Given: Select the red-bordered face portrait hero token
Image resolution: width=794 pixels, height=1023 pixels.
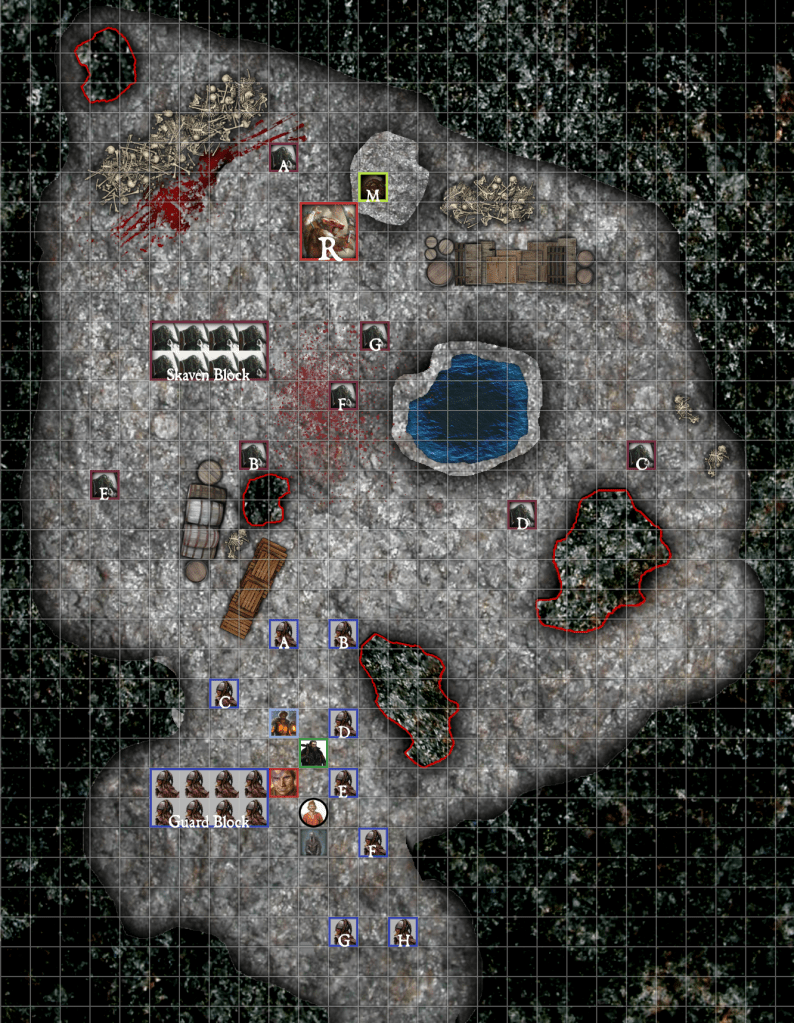Looking at the screenshot, I should point(284,783).
